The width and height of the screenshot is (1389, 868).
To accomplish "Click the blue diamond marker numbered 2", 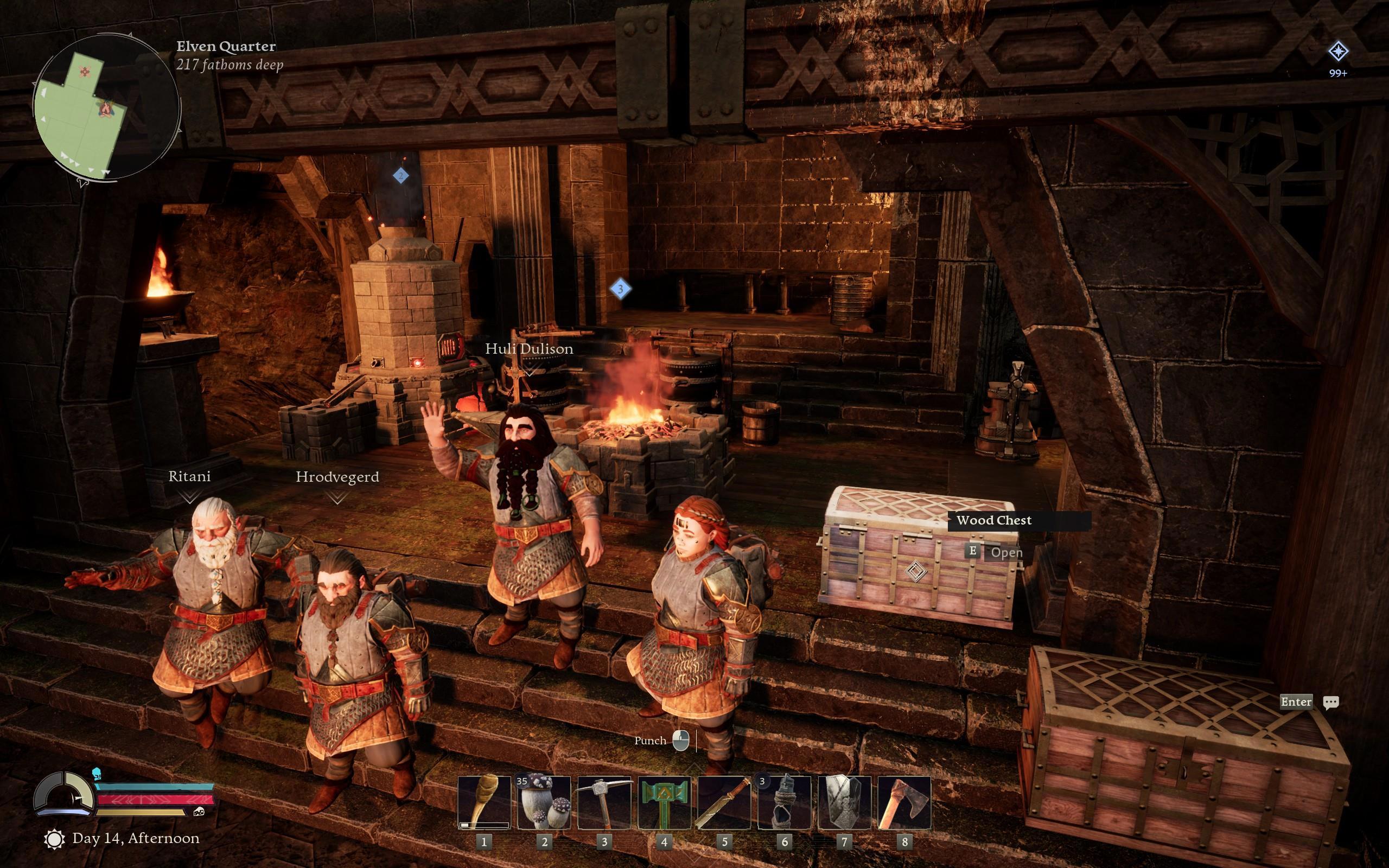I will pyautogui.click(x=400, y=176).
